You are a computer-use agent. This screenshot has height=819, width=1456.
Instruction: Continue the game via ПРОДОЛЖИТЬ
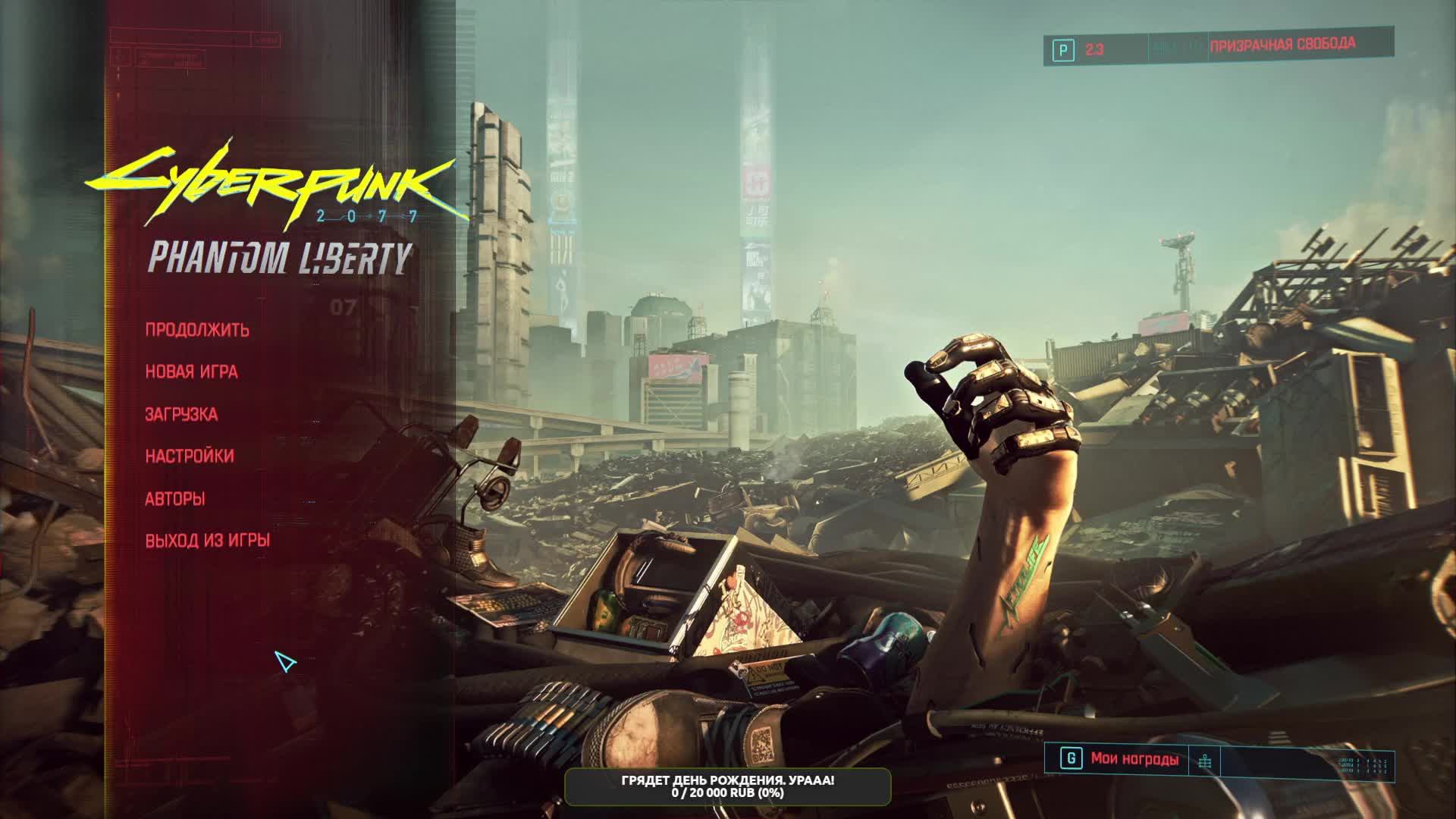point(197,330)
